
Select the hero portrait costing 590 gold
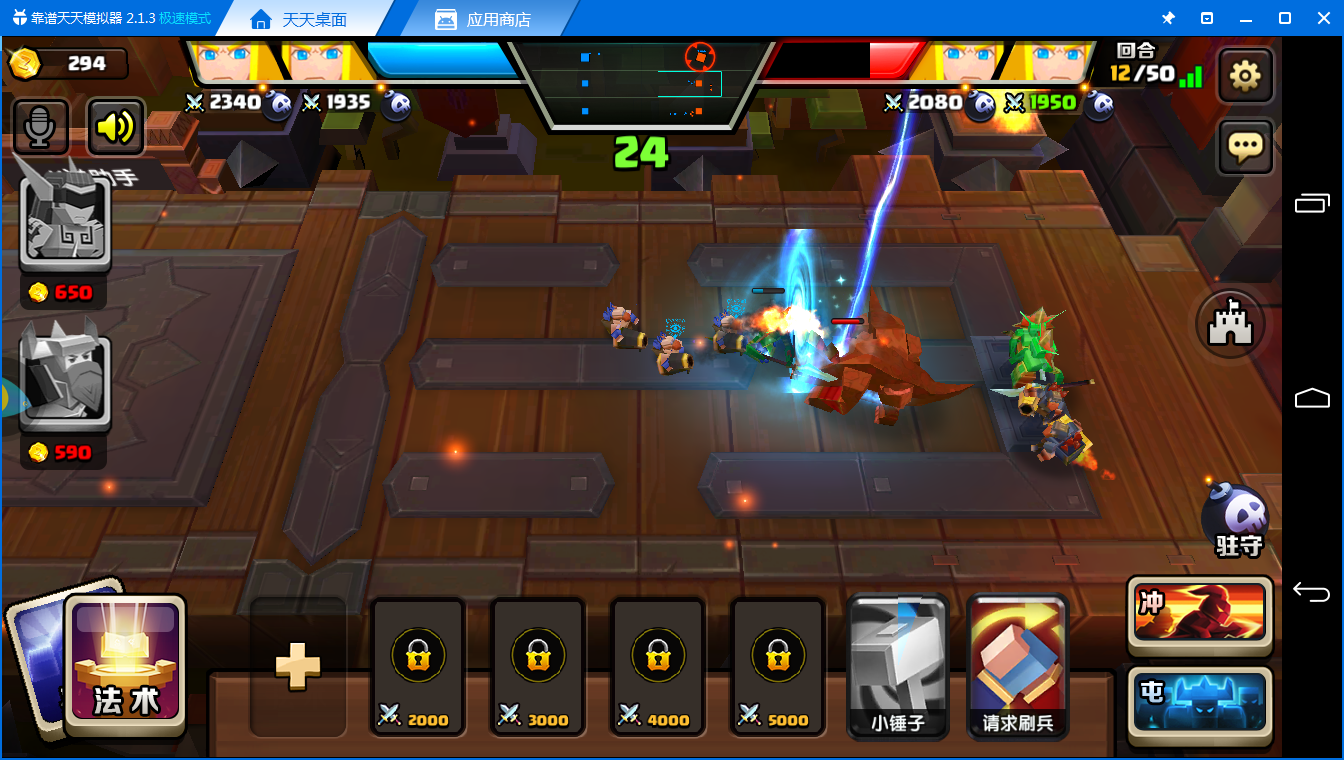(x=66, y=378)
